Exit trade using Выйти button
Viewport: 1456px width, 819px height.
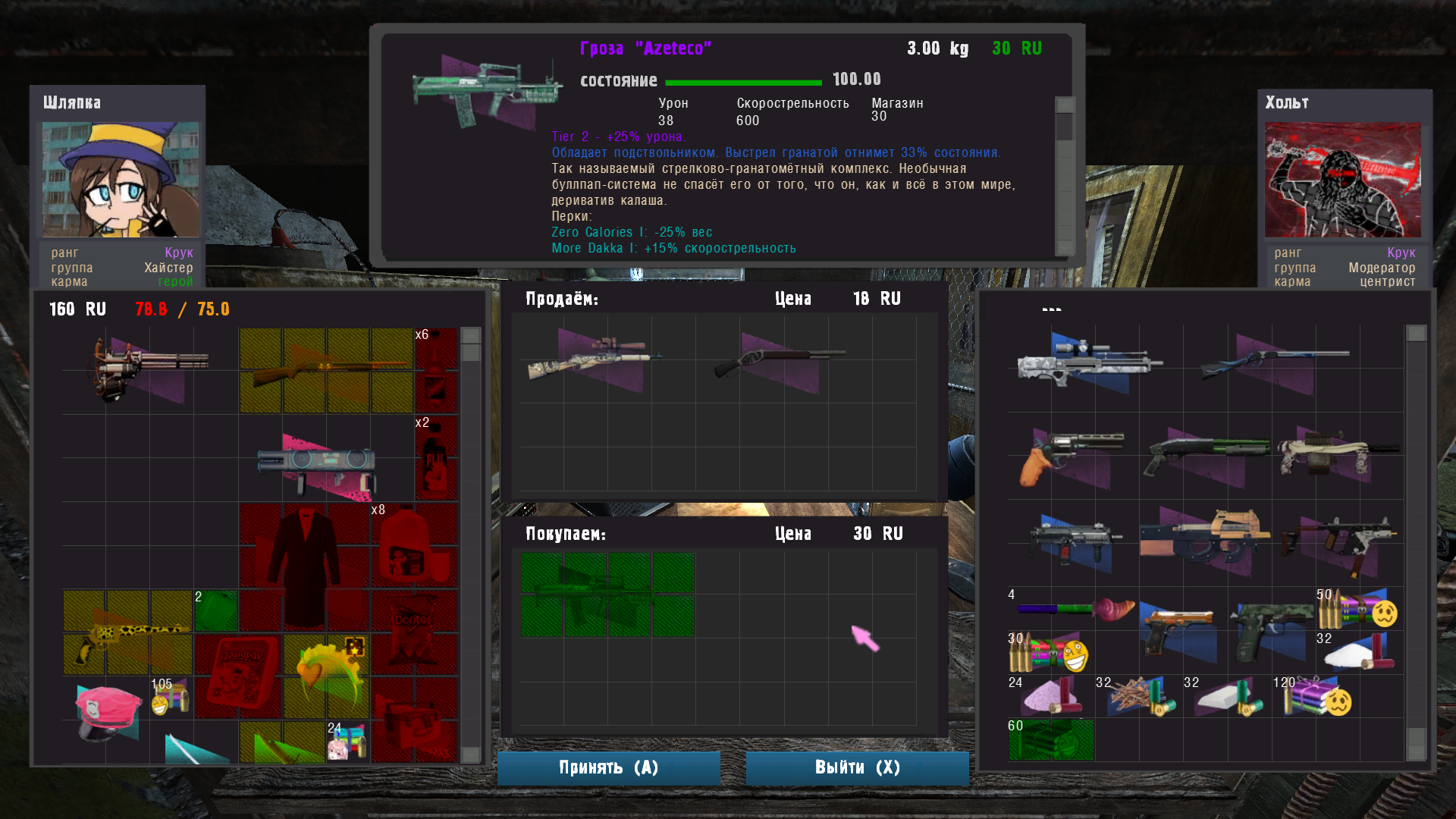coord(857,767)
